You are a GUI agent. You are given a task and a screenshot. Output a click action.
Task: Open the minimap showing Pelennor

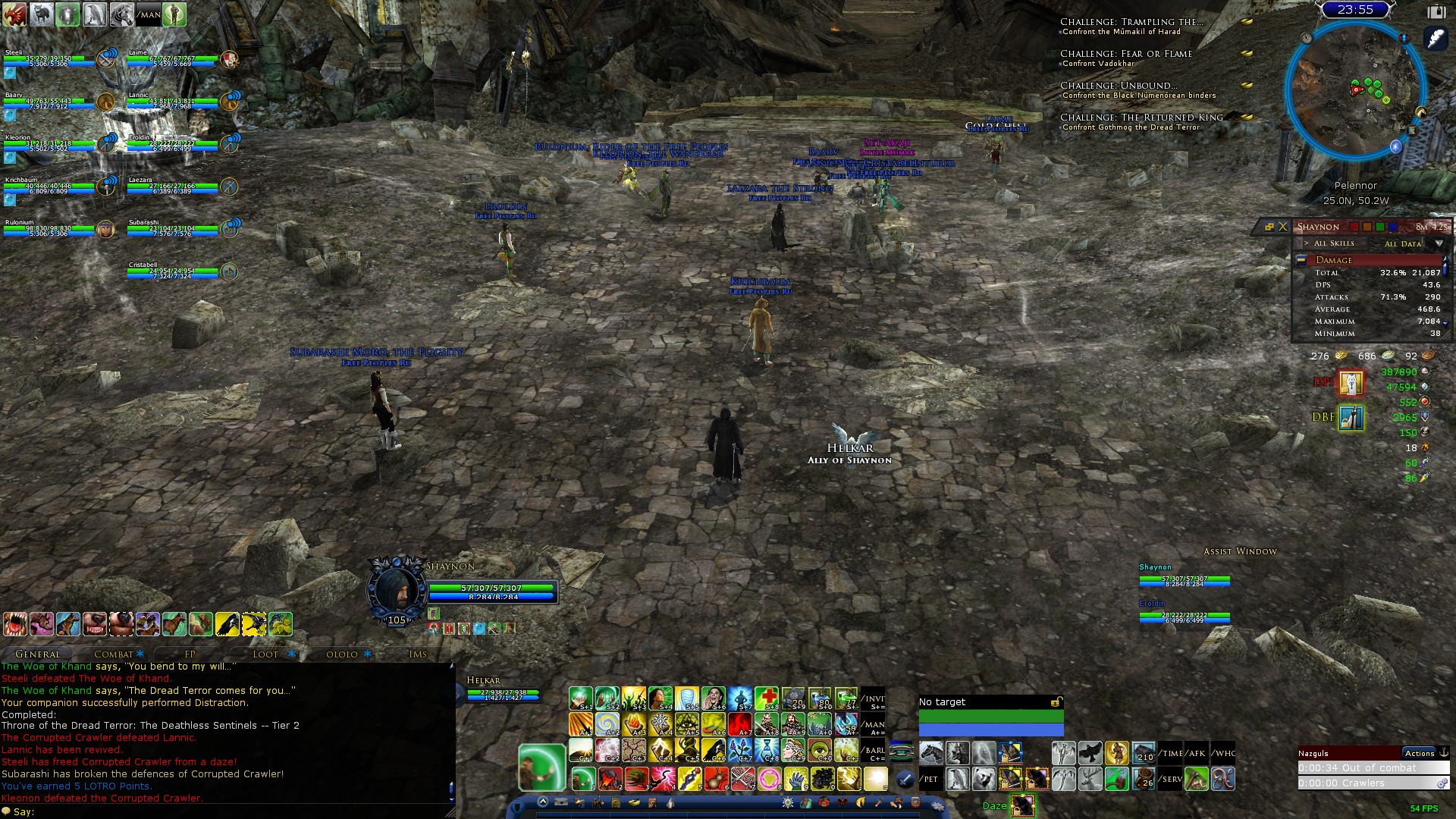pos(1354,91)
